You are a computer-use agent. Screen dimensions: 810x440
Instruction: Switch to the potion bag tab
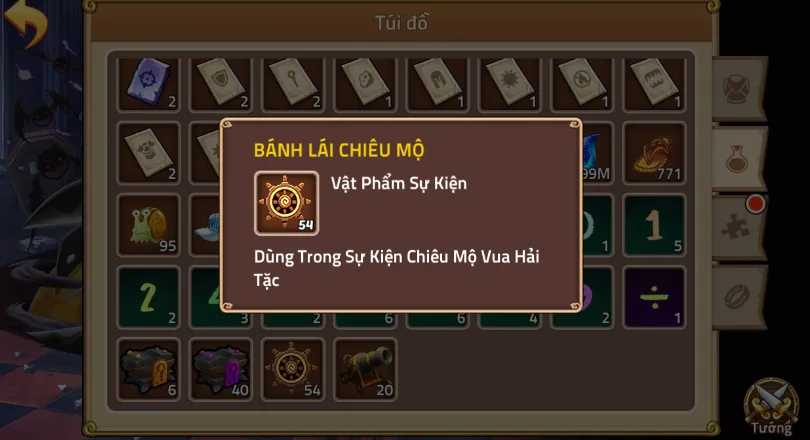click(x=740, y=158)
